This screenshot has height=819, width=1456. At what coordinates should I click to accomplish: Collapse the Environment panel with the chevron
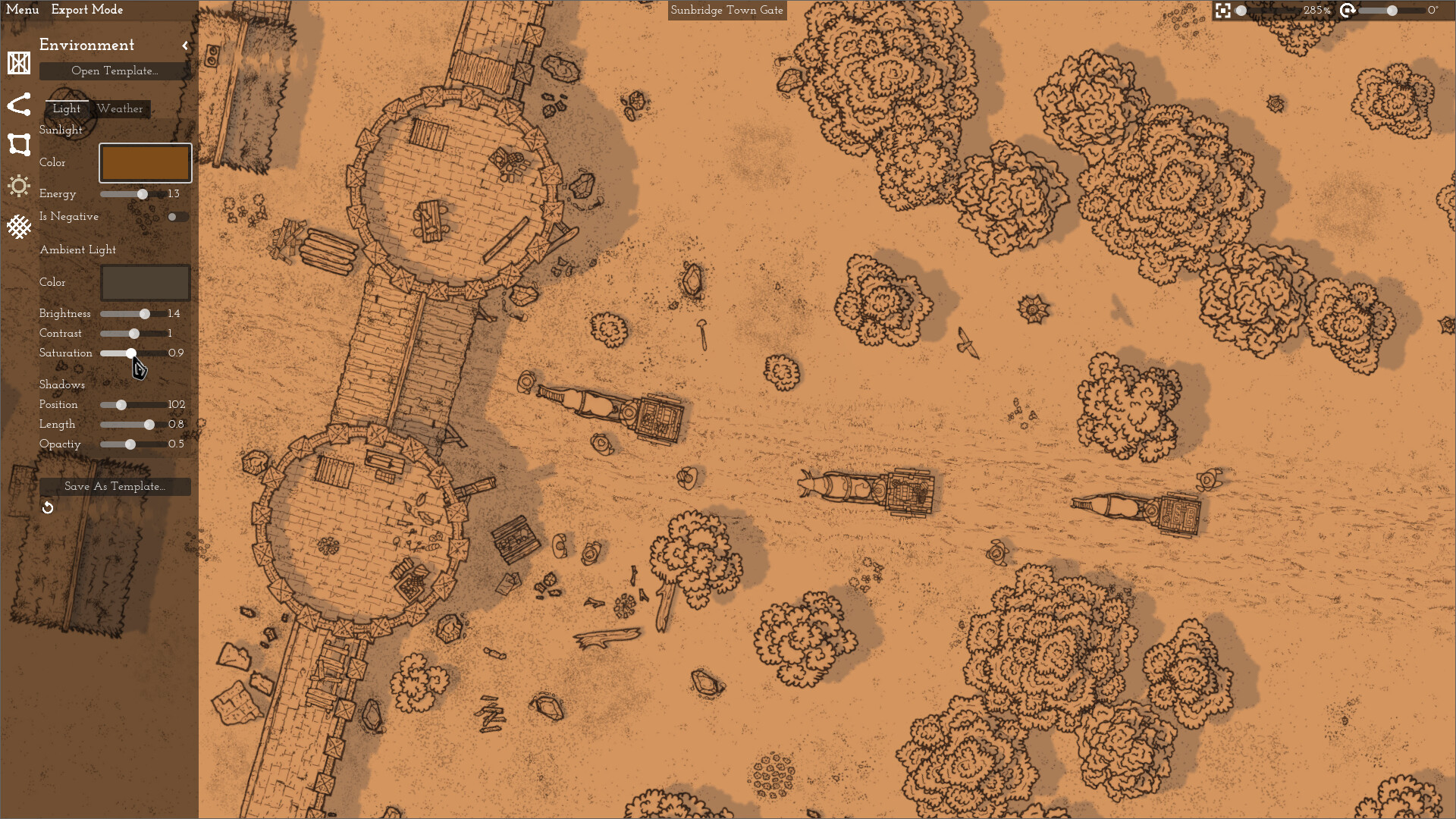tap(185, 45)
